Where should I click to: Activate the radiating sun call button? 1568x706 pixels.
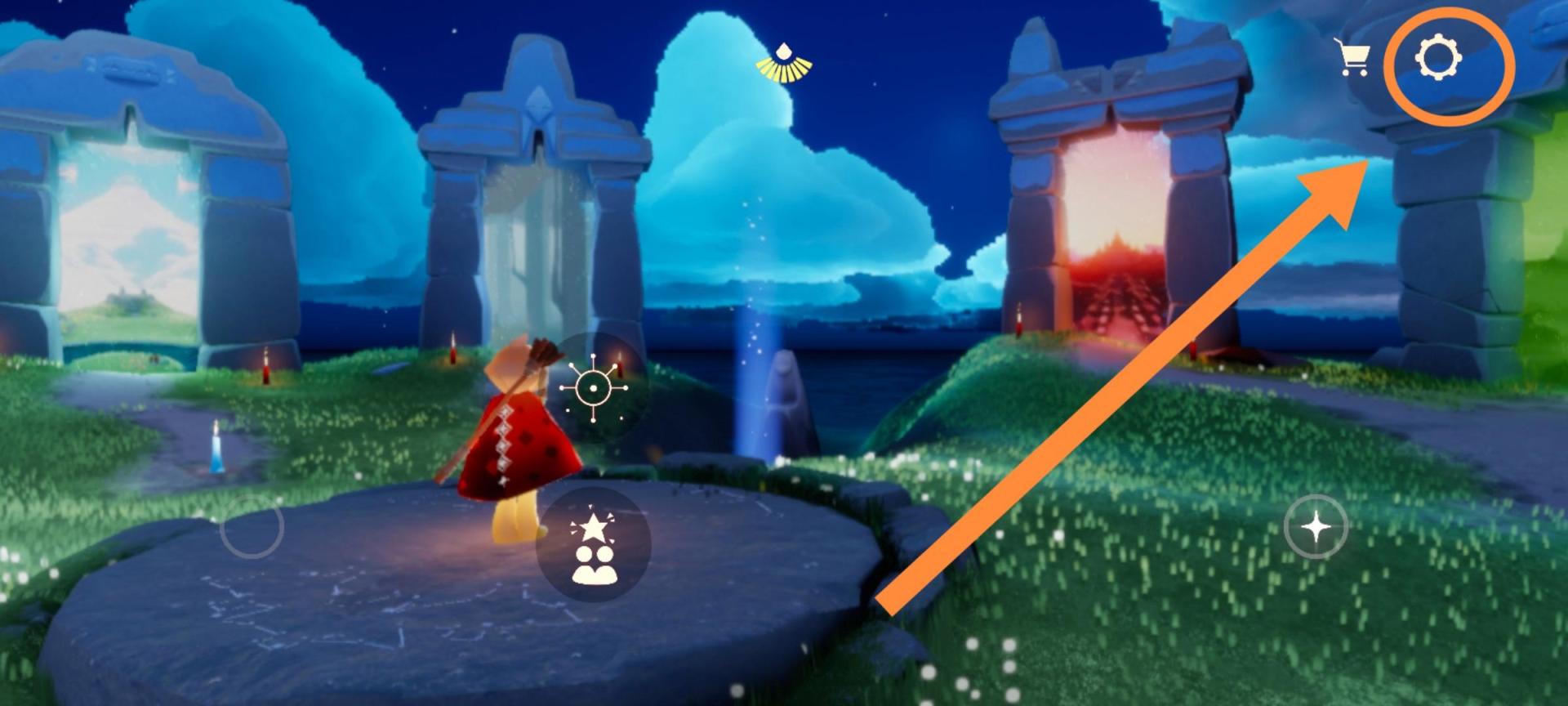point(594,389)
